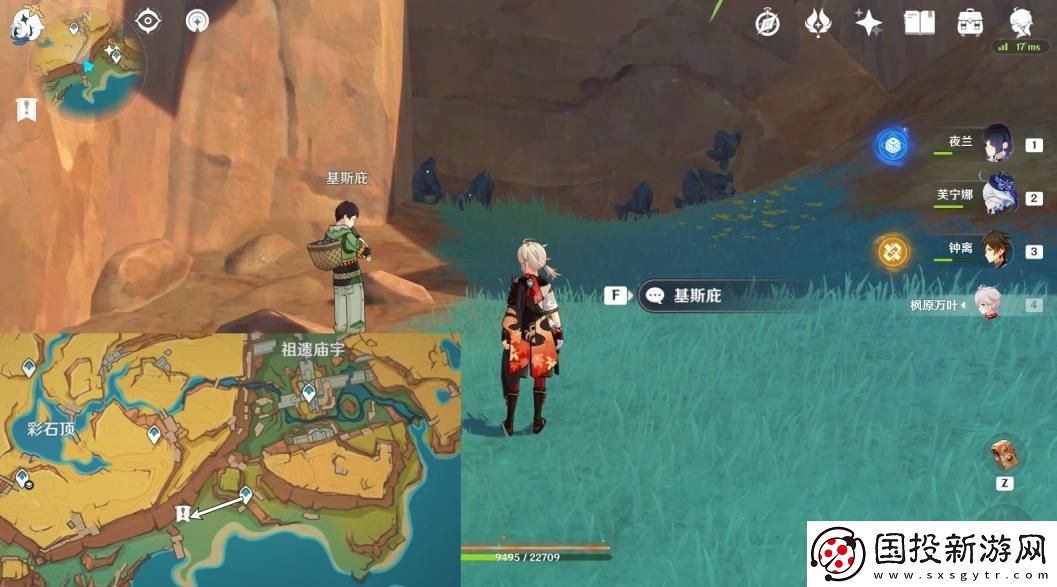
Task: Open the compass icon in the top bar
Action: 768,23
